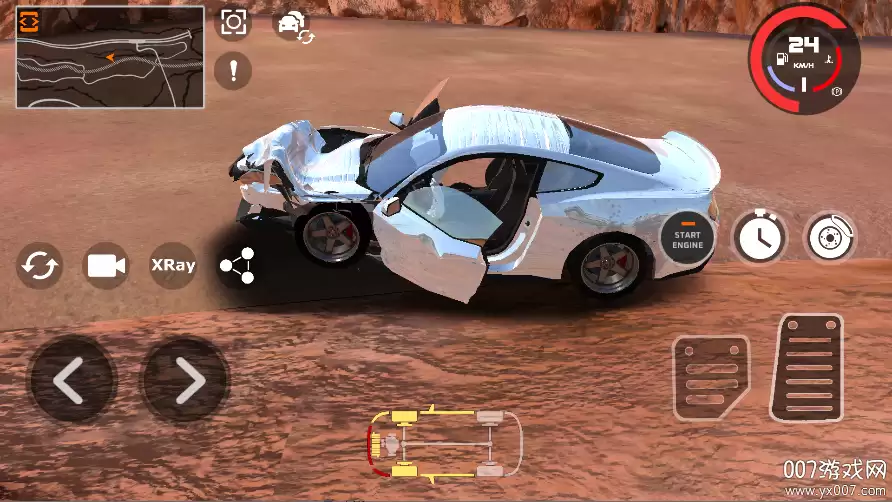The image size is (892, 502).
Task: Steer right with the right arrow
Action: [x=186, y=380]
